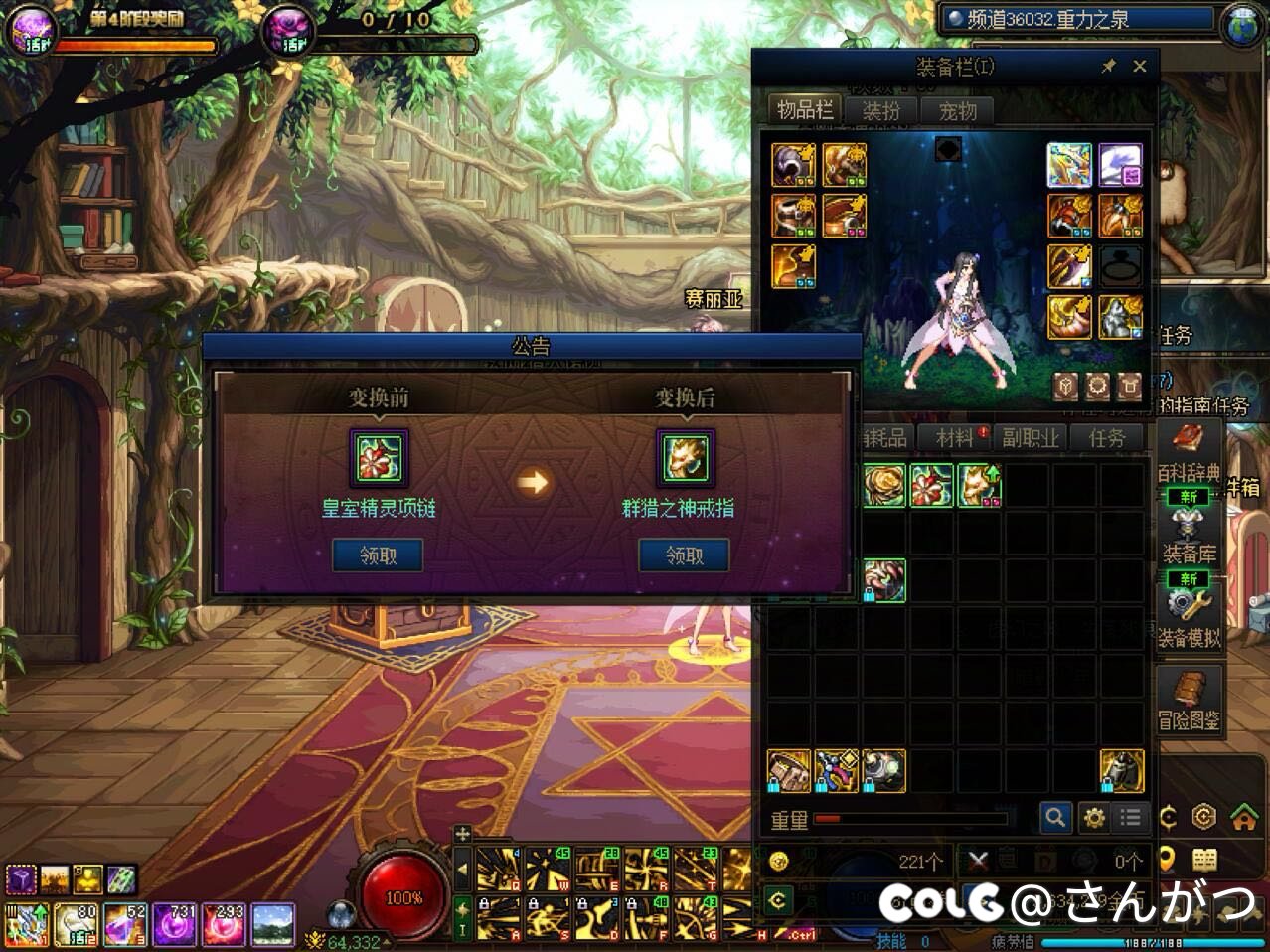Claim the 群猎之神戒指 with its 领取 button
1270x952 pixels.
[x=684, y=555]
